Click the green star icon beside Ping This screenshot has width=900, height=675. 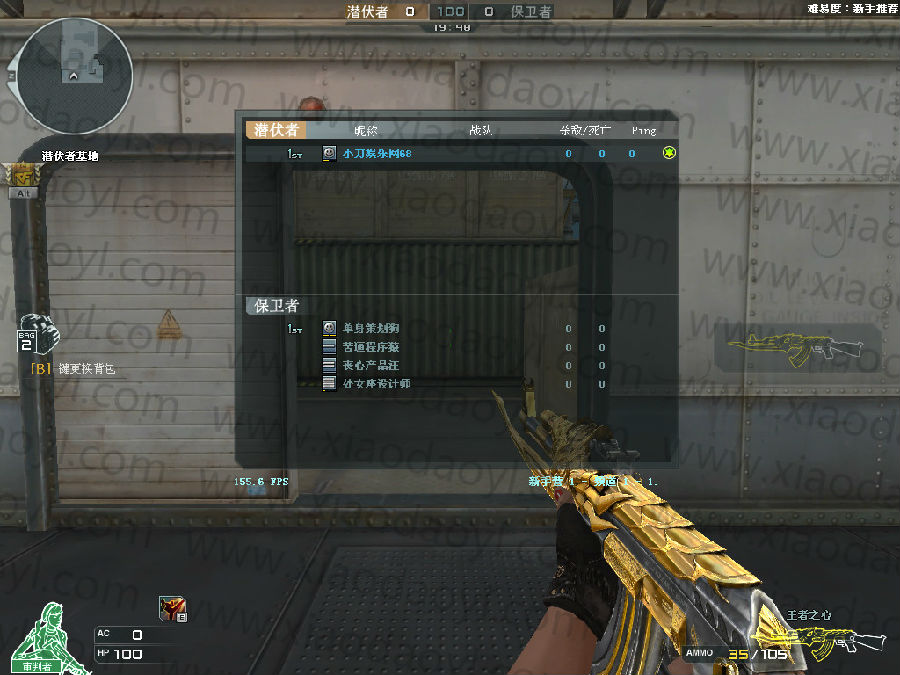[669, 153]
